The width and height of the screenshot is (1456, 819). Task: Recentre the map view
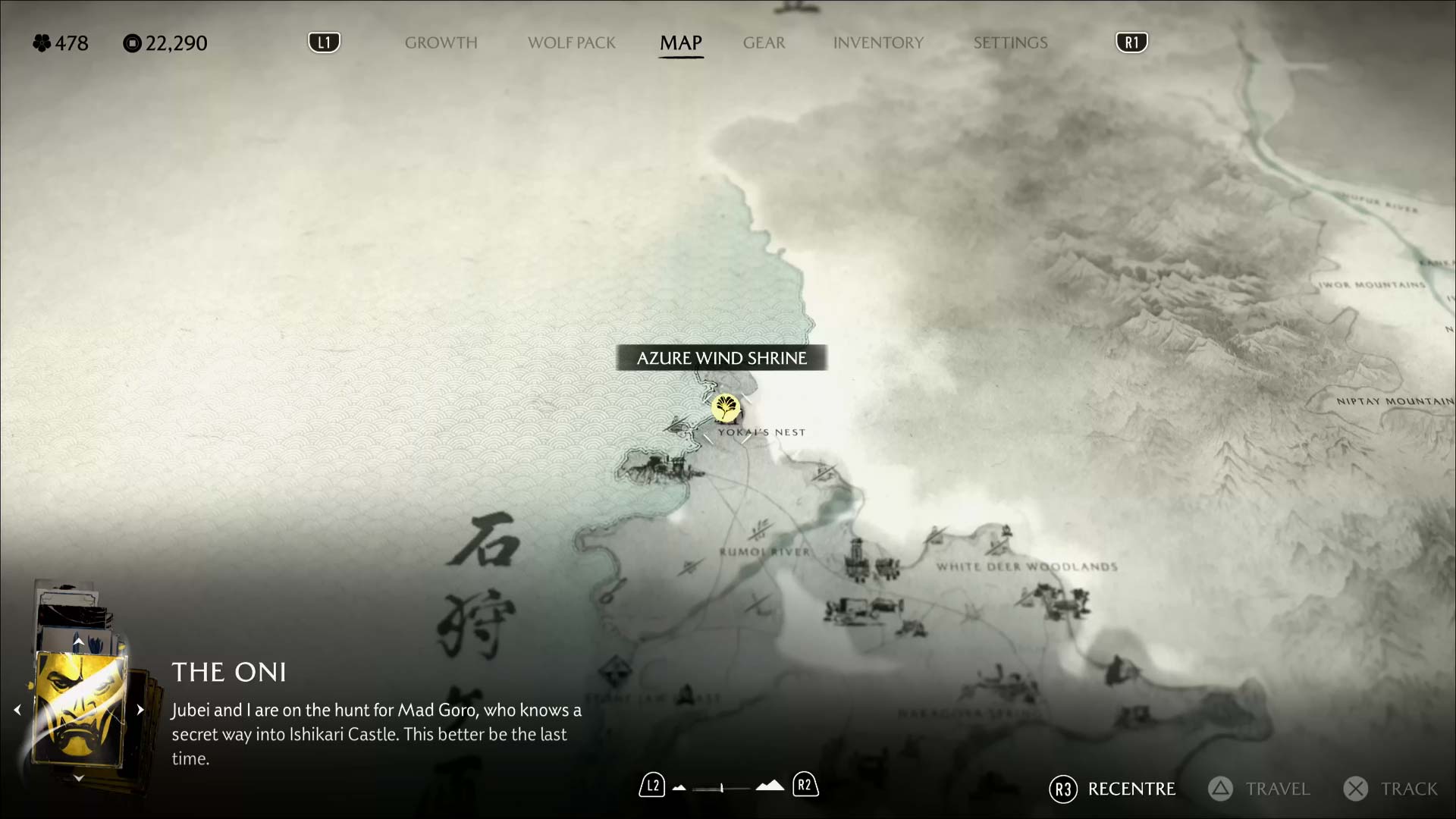pos(1112,789)
